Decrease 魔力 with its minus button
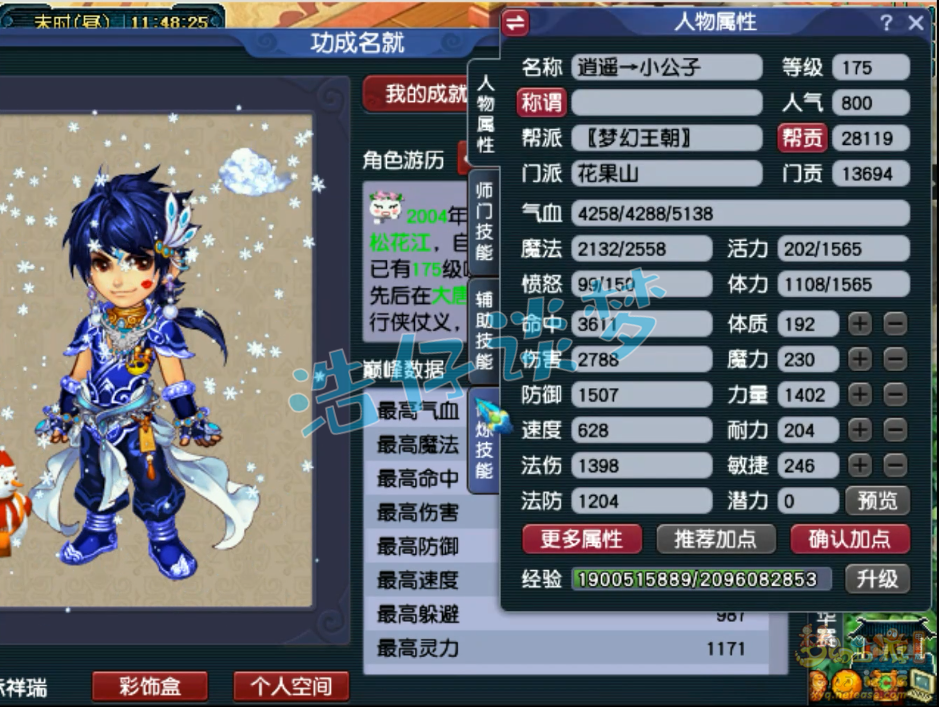Screen dimensions: 939x707 coord(895,359)
